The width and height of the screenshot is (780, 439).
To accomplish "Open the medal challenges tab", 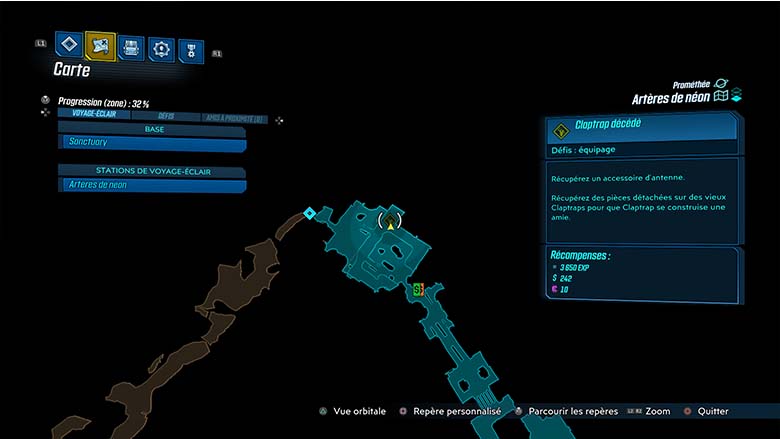I will pyautogui.click(x=190, y=50).
